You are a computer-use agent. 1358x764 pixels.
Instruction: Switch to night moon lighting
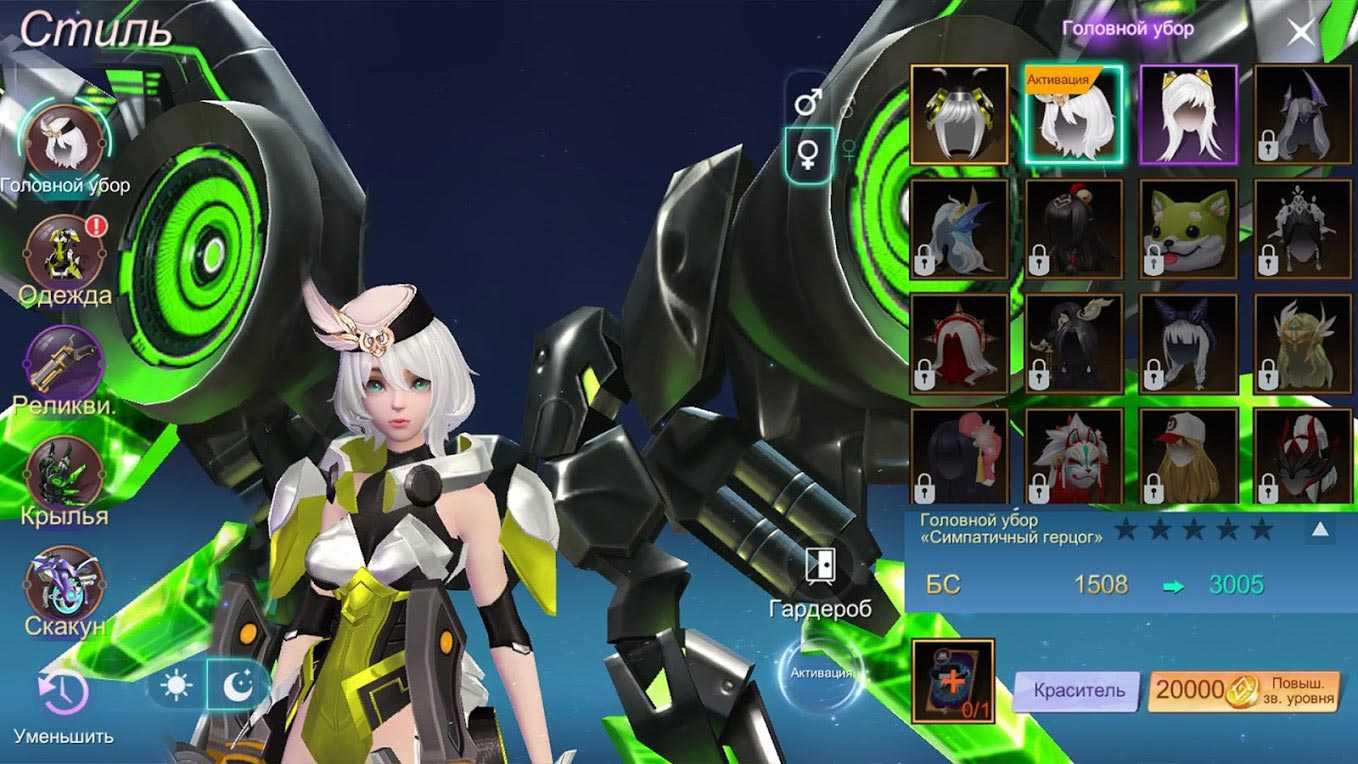point(238,686)
